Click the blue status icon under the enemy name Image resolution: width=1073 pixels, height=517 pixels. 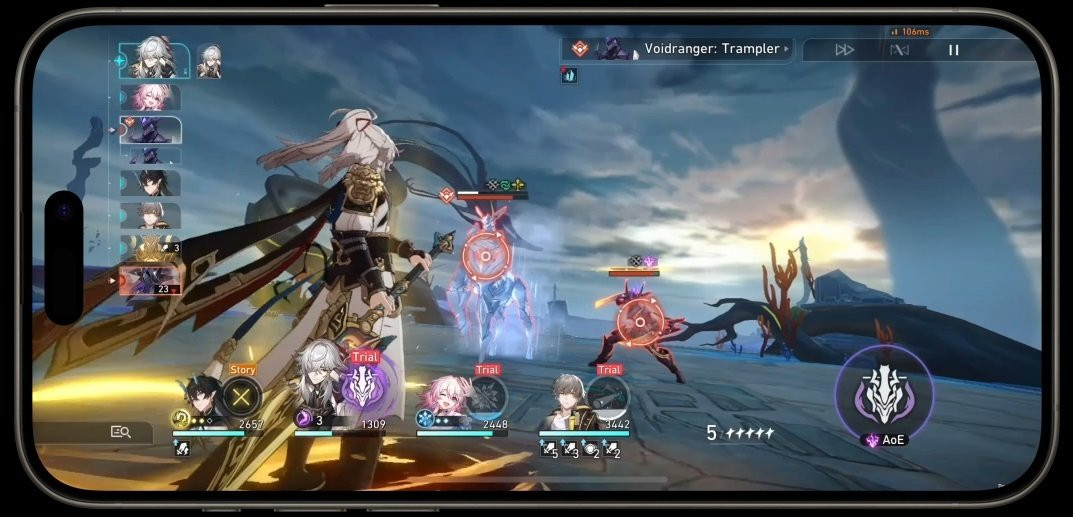click(569, 75)
